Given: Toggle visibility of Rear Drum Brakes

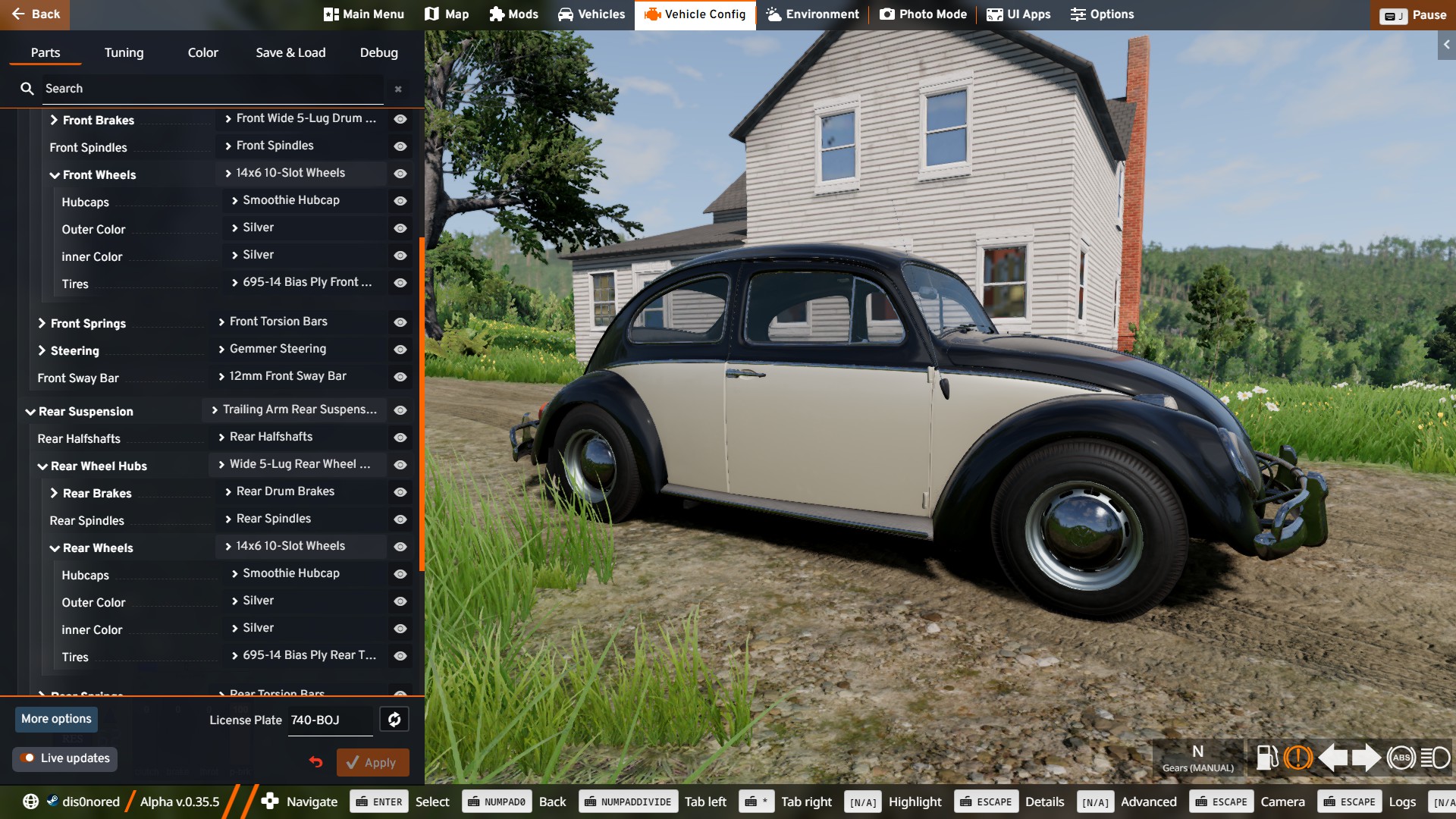Looking at the screenshot, I should pyautogui.click(x=400, y=492).
